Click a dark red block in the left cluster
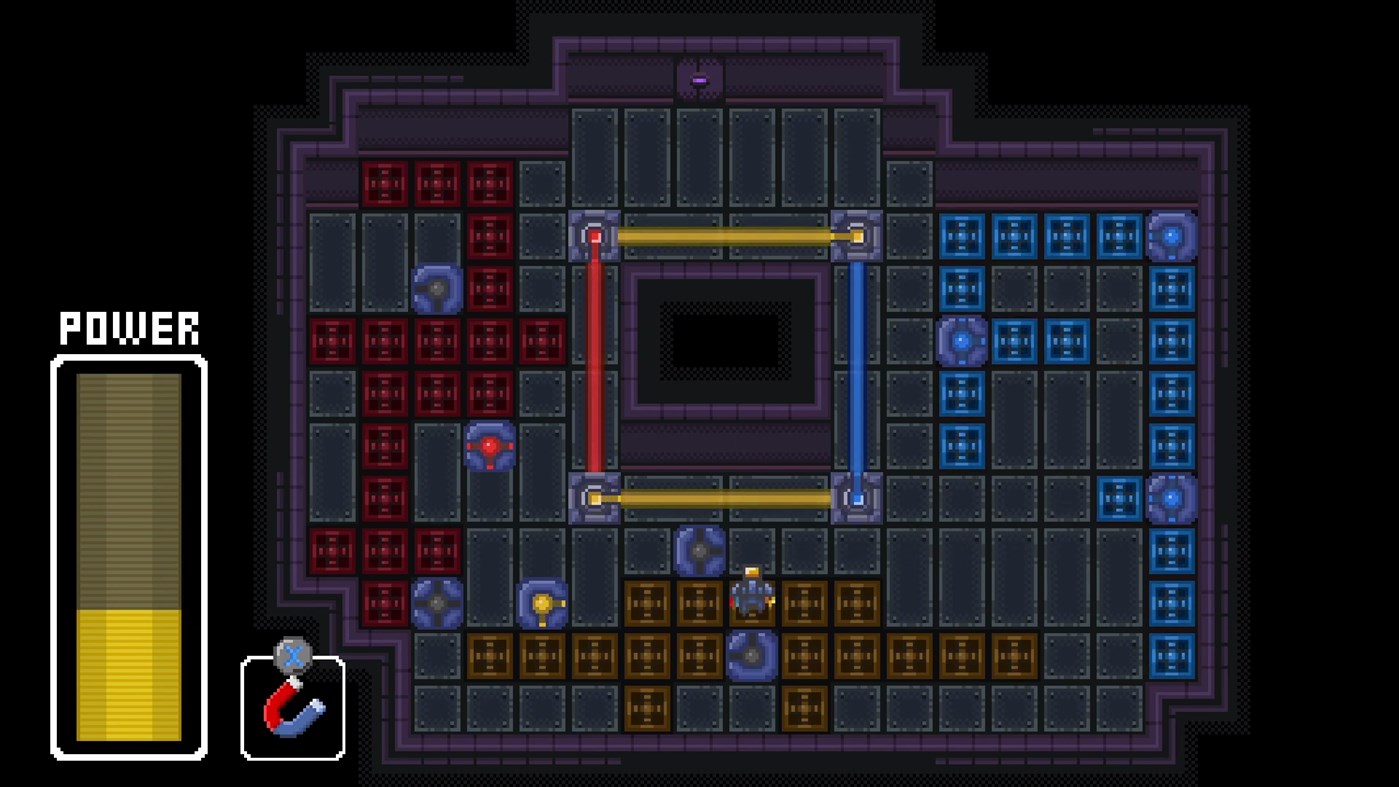 pyautogui.click(x=385, y=340)
